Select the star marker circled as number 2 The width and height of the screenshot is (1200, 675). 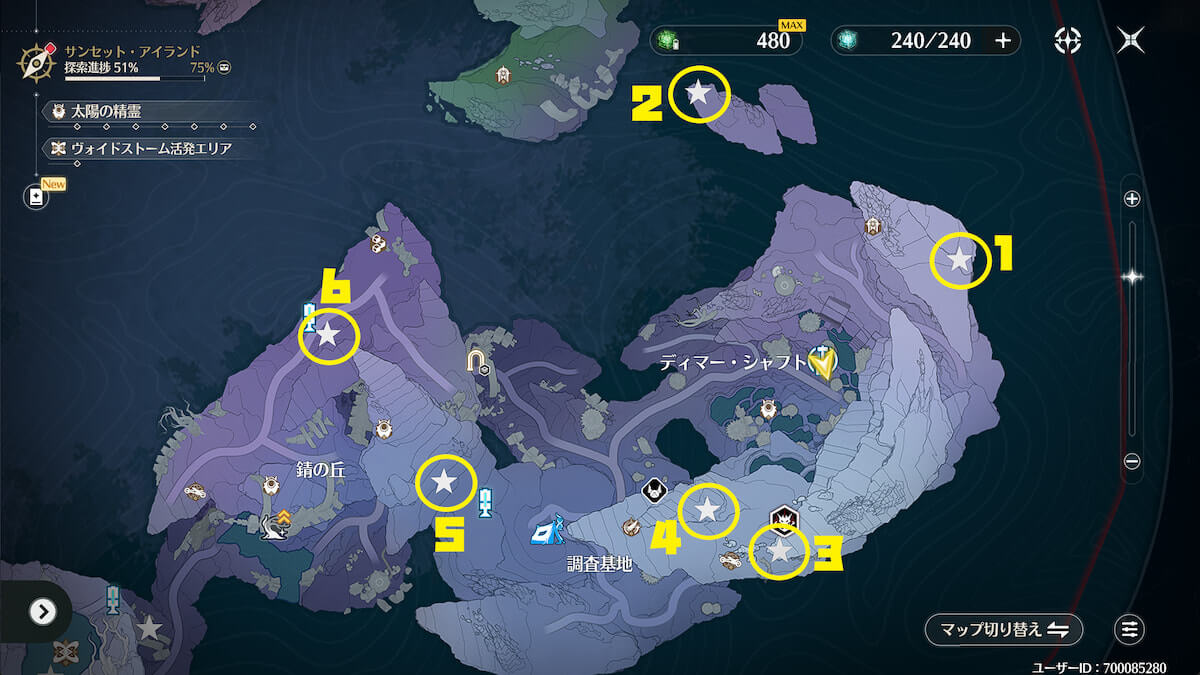tap(699, 94)
